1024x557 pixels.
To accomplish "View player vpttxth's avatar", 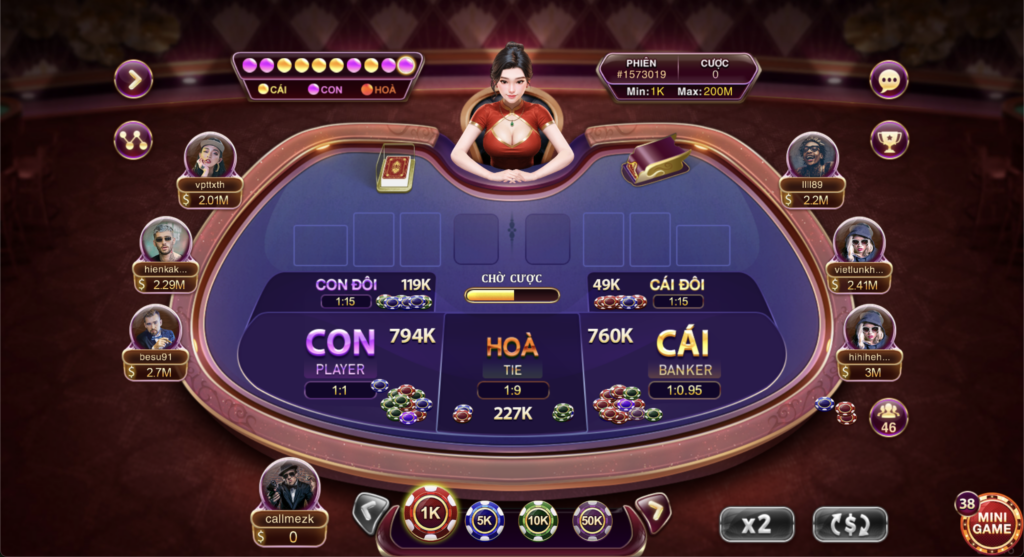I will [x=210, y=155].
